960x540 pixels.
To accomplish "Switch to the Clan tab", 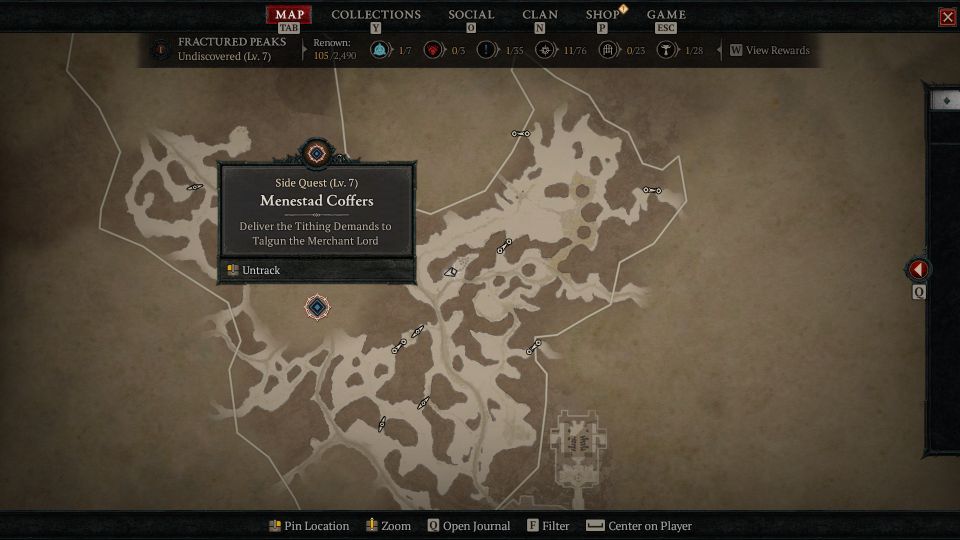I will click(x=540, y=14).
